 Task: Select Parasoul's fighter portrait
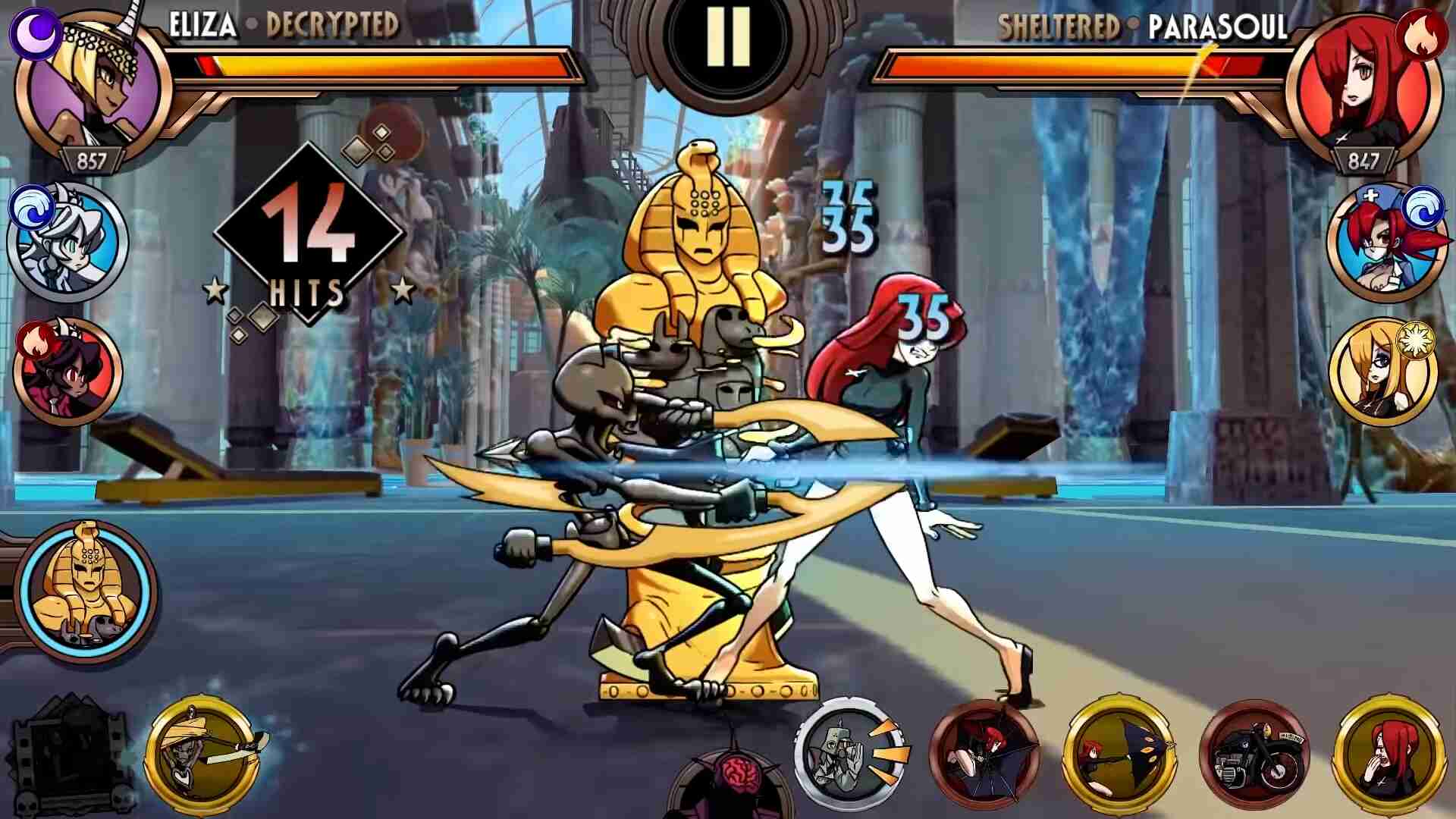(1366, 87)
